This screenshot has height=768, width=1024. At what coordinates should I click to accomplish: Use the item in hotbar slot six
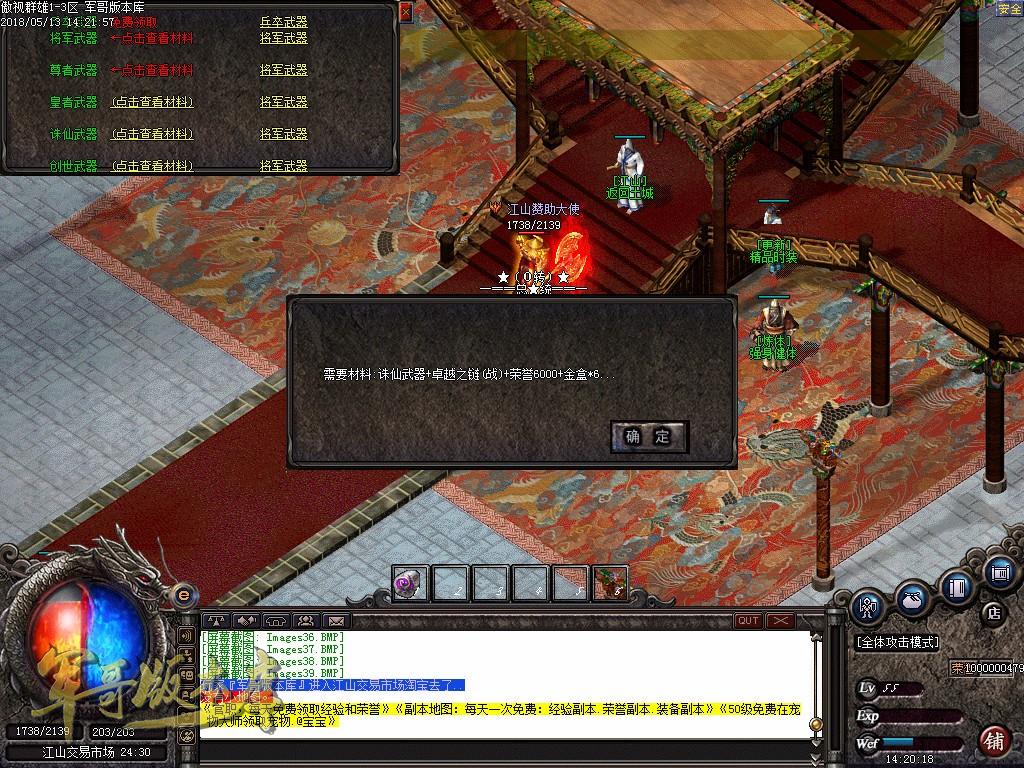pos(610,583)
